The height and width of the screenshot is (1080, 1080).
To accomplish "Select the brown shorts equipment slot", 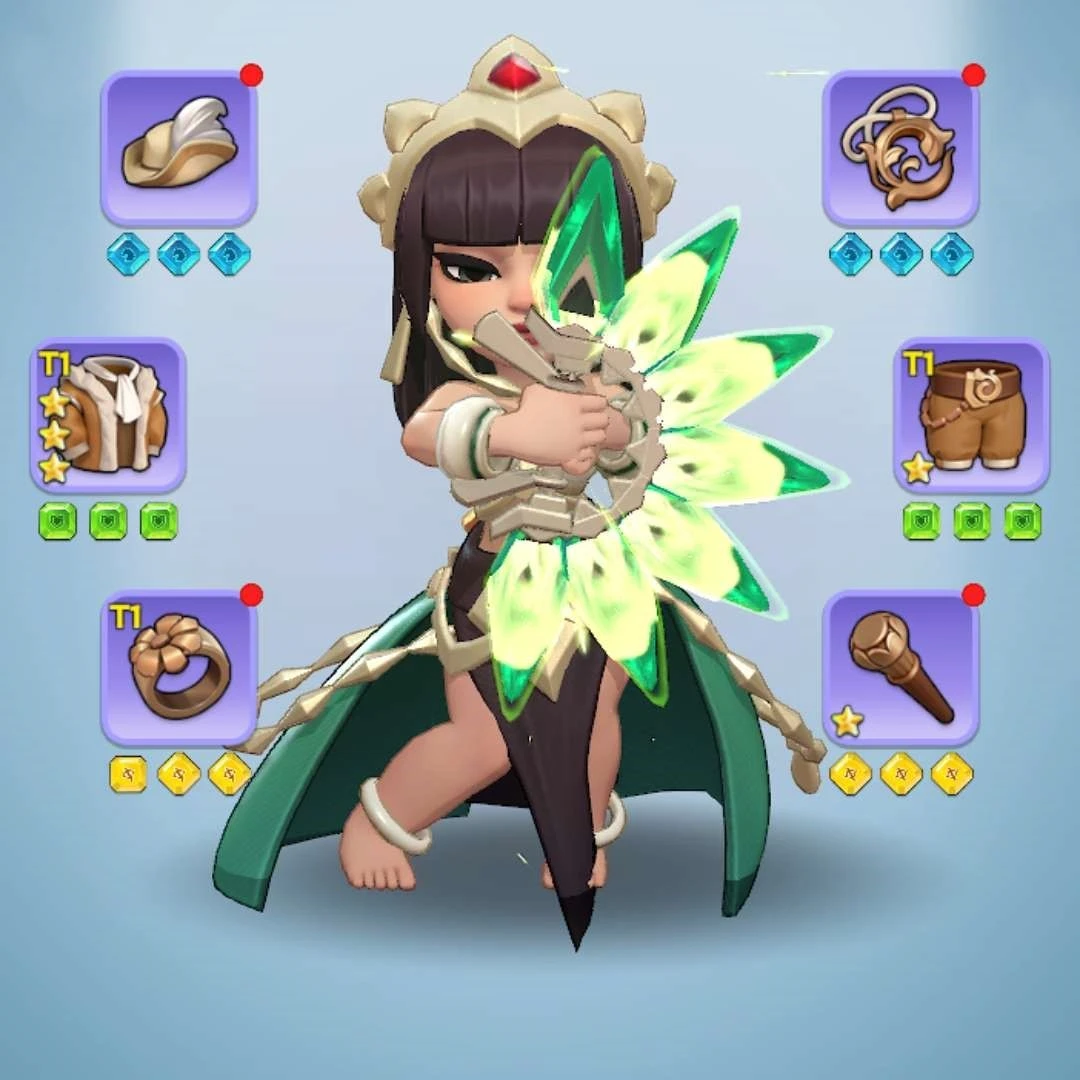I will [x=971, y=416].
